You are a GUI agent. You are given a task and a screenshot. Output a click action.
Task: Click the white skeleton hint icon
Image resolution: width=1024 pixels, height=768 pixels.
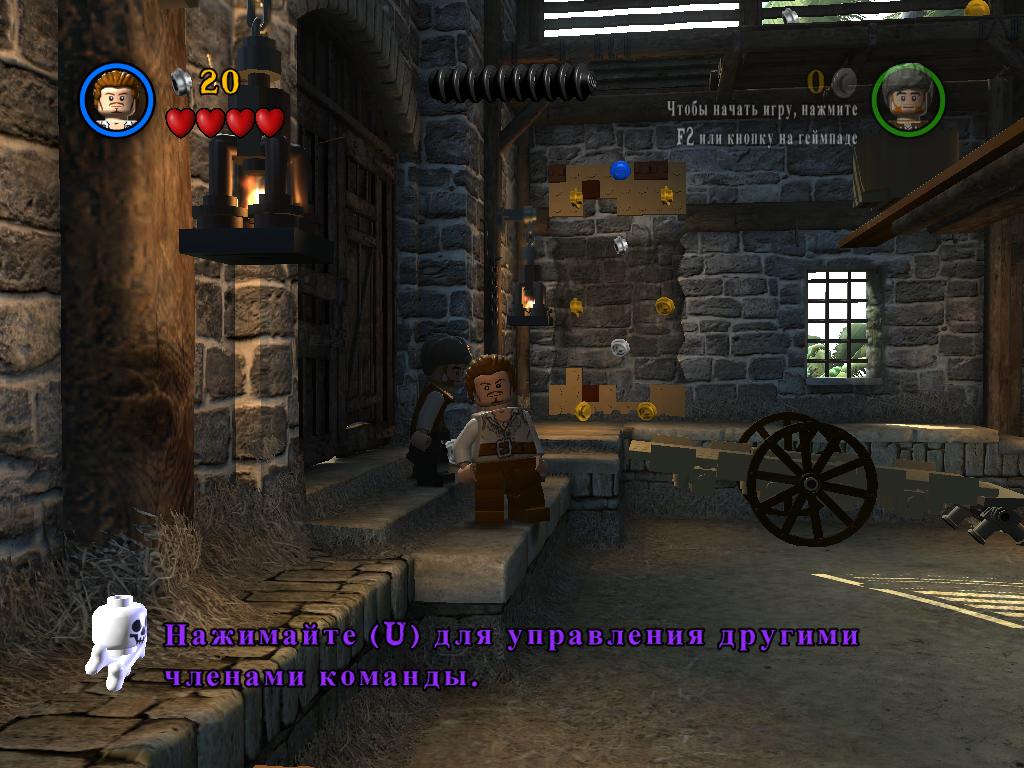click(x=119, y=644)
